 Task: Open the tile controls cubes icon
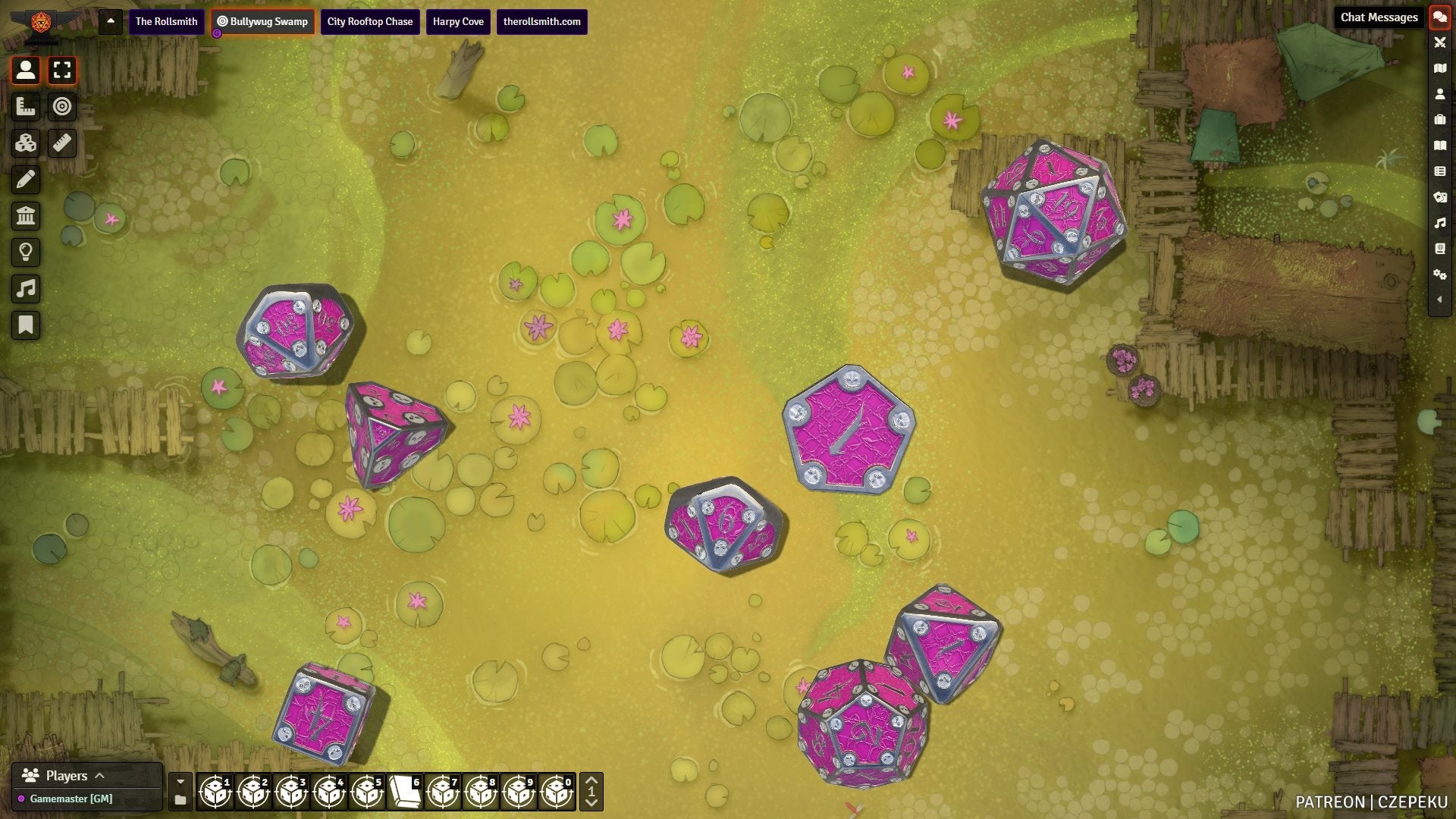click(x=26, y=143)
